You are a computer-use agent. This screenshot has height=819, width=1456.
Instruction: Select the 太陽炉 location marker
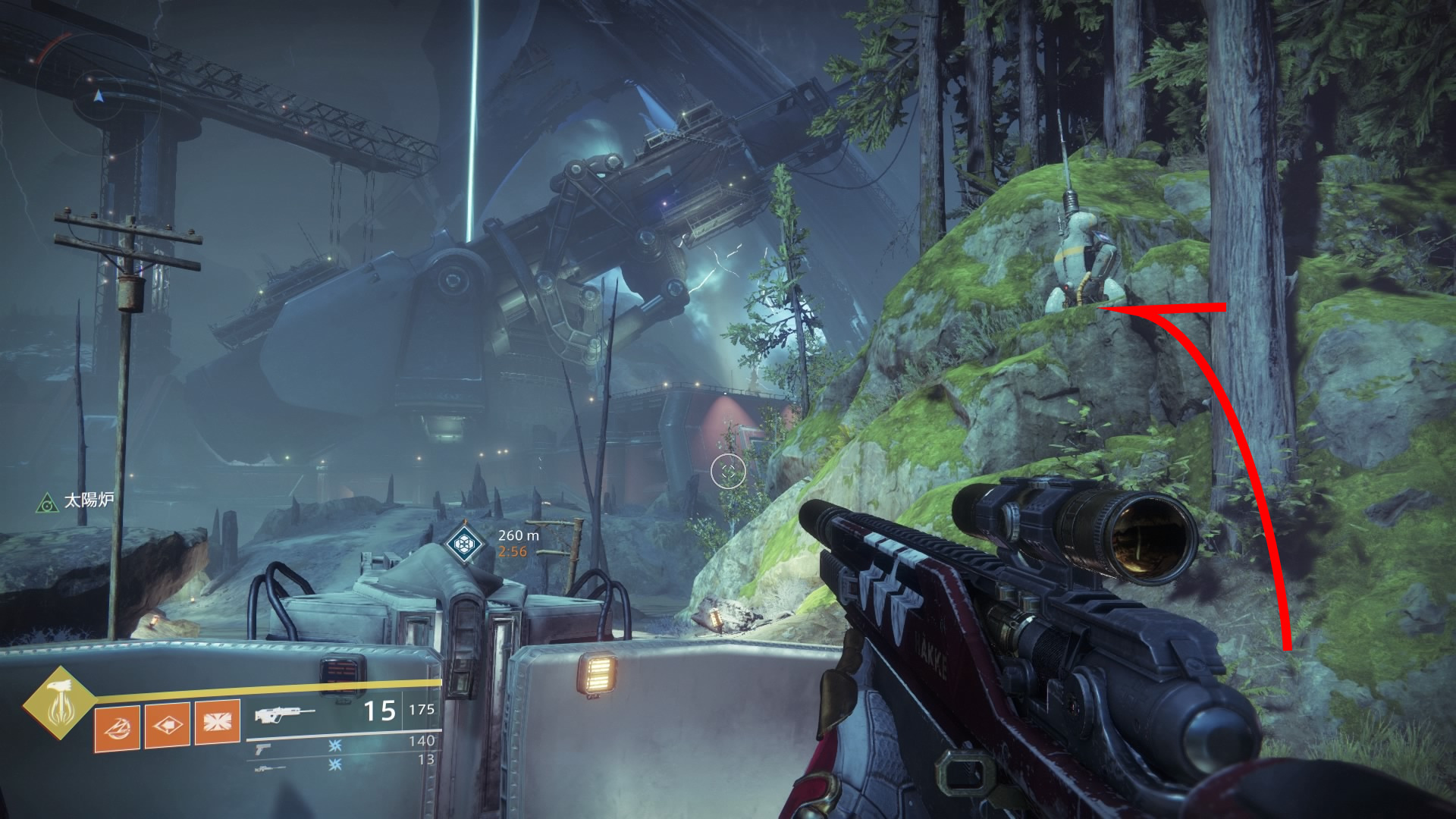click(x=48, y=500)
